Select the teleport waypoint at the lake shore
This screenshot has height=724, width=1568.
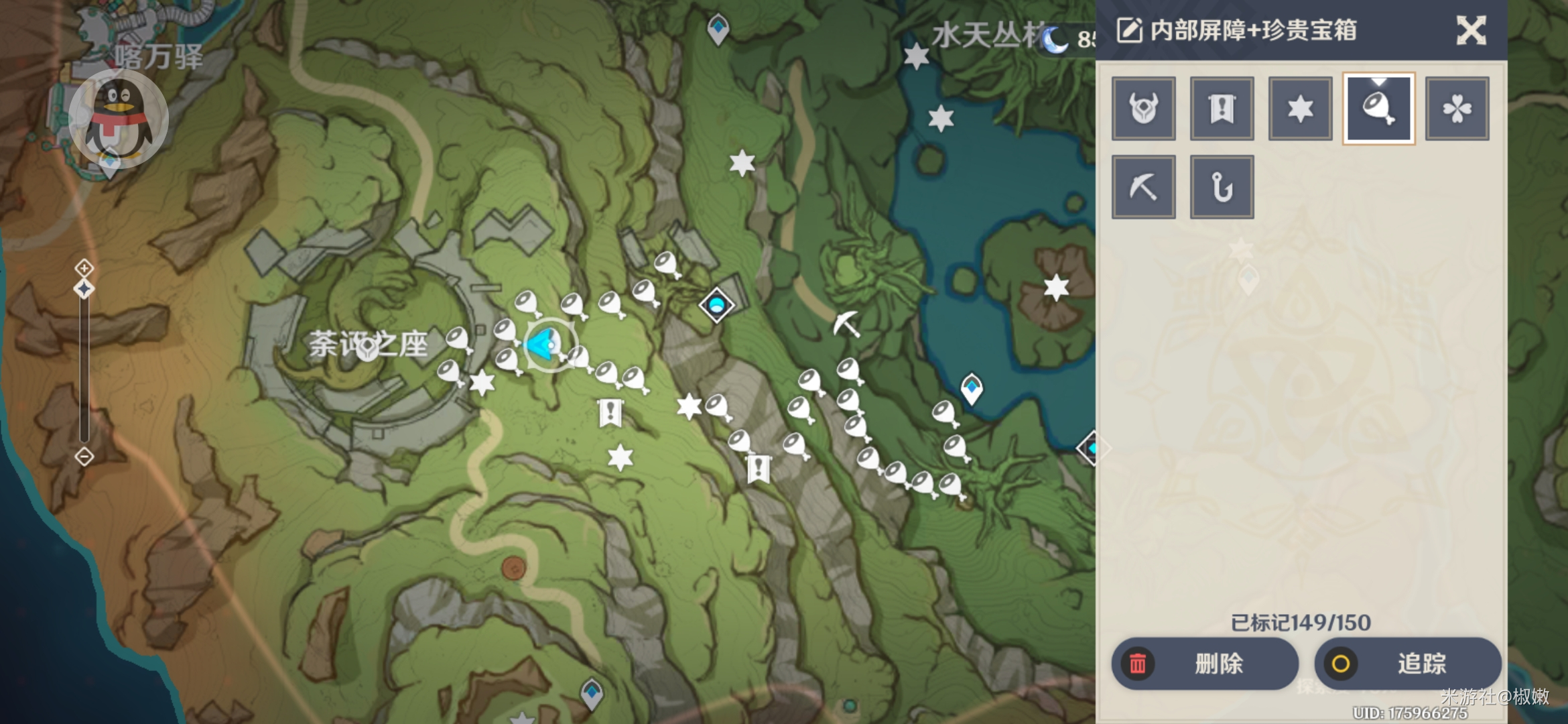[972, 388]
